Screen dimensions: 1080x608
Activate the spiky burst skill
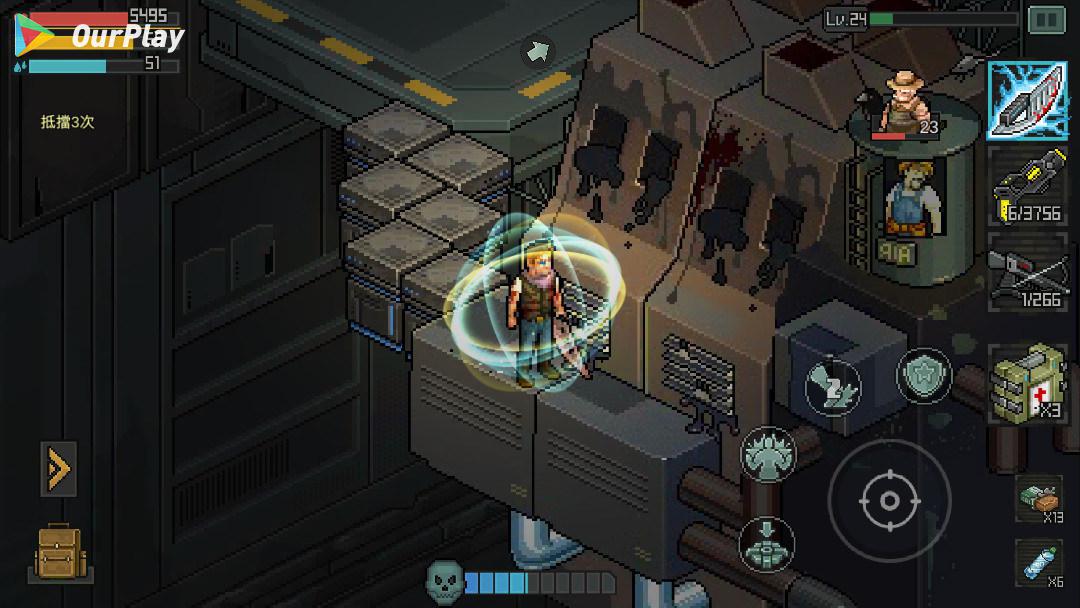click(767, 455)
